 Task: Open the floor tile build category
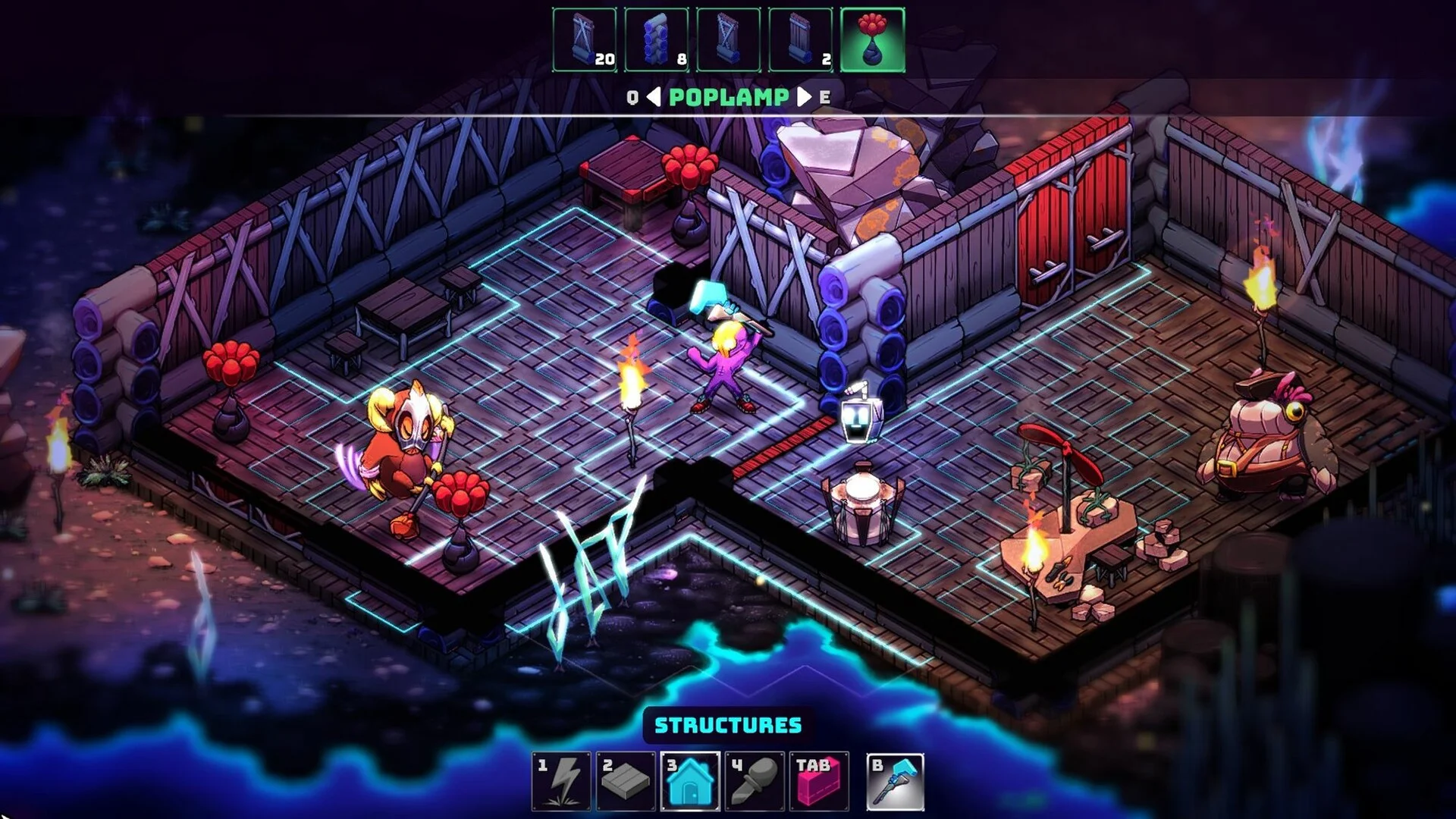(626, 781)
